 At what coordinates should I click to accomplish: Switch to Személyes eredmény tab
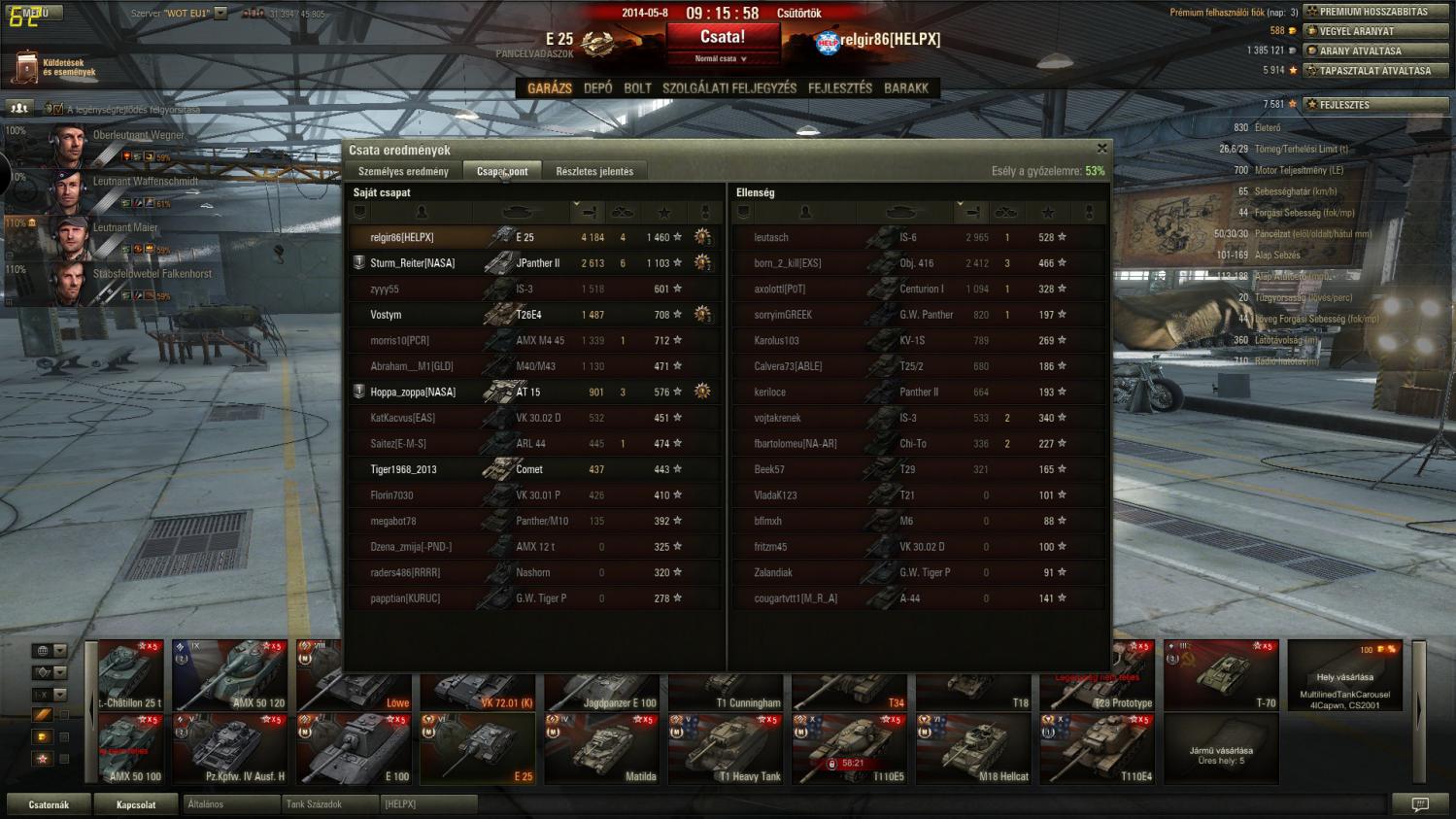pos(403,172)
